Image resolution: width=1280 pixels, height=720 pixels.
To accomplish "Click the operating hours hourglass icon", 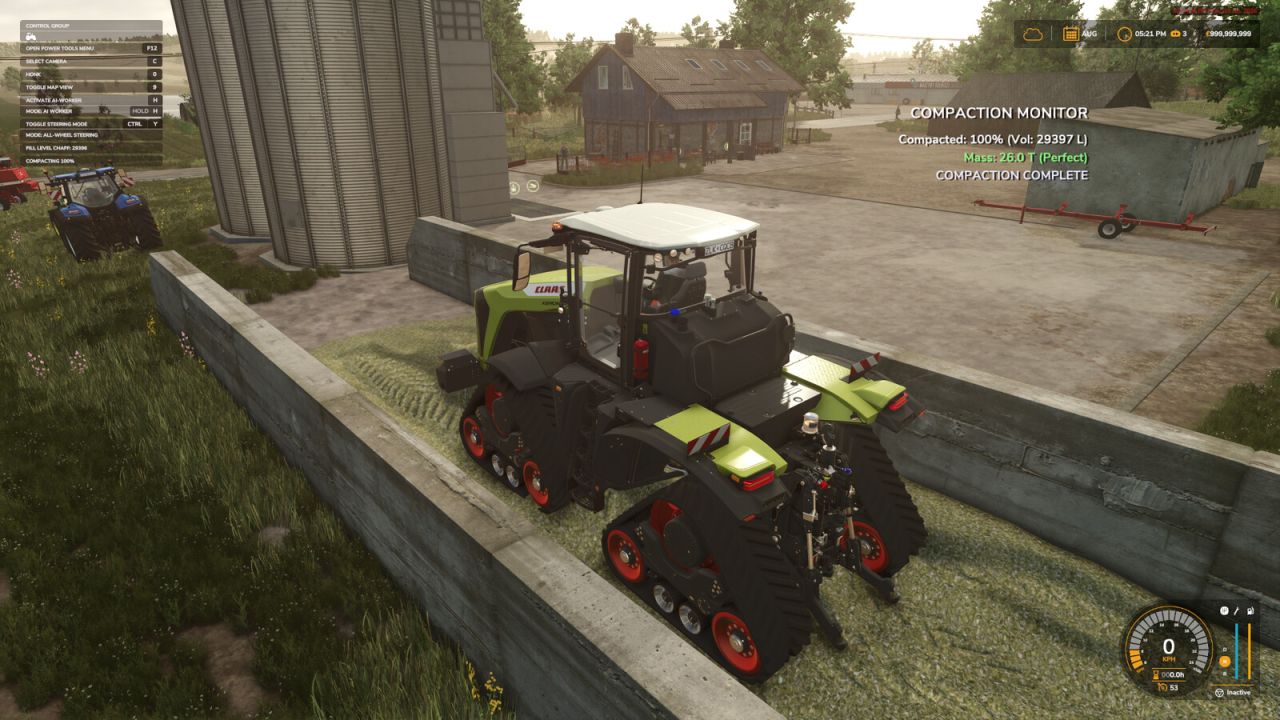I will click(x=1157, y=675).
